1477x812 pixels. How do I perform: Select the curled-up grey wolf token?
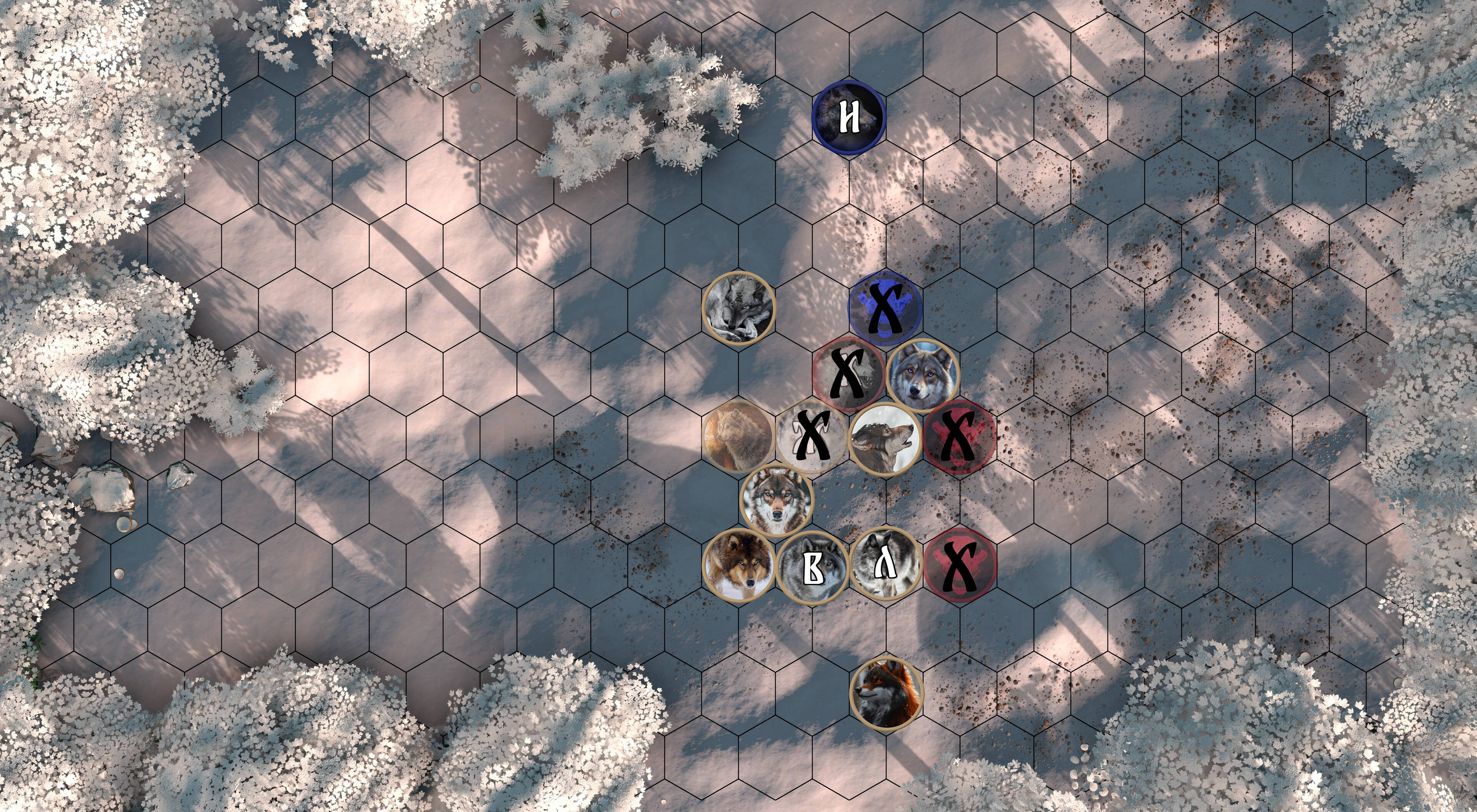pos(738,308)
